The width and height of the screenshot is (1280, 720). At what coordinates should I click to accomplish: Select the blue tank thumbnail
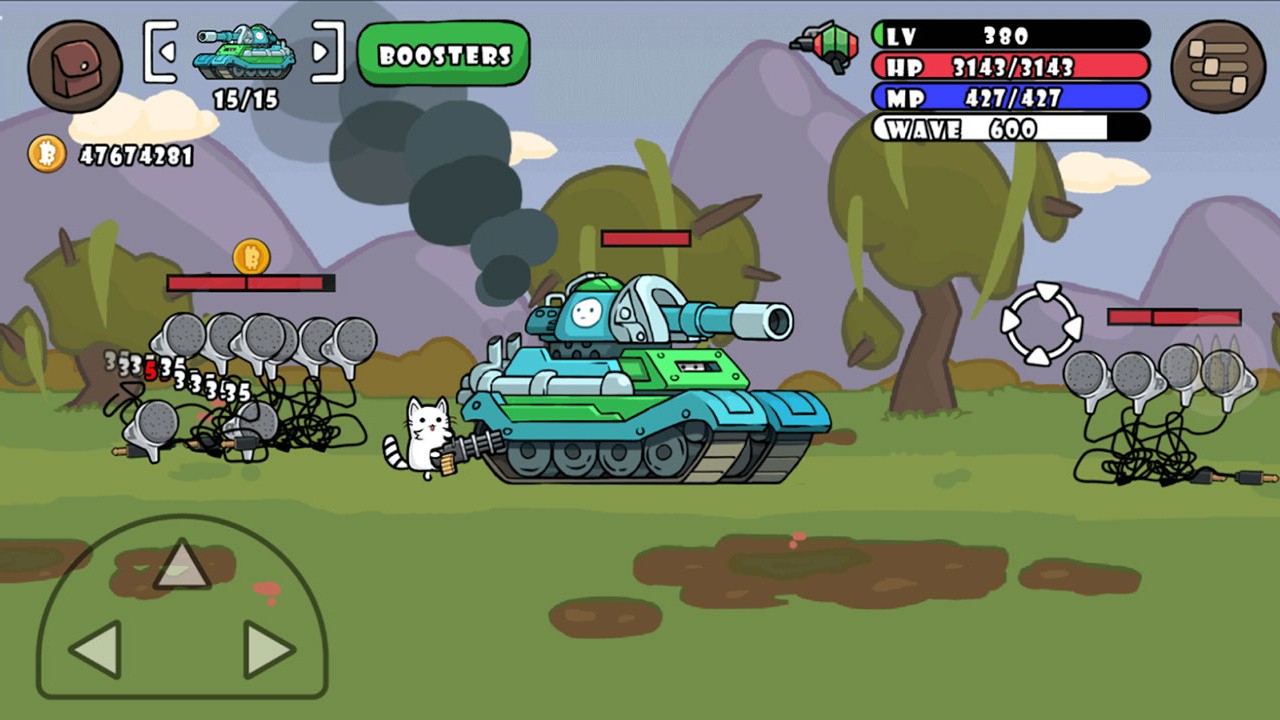(244, 52)
